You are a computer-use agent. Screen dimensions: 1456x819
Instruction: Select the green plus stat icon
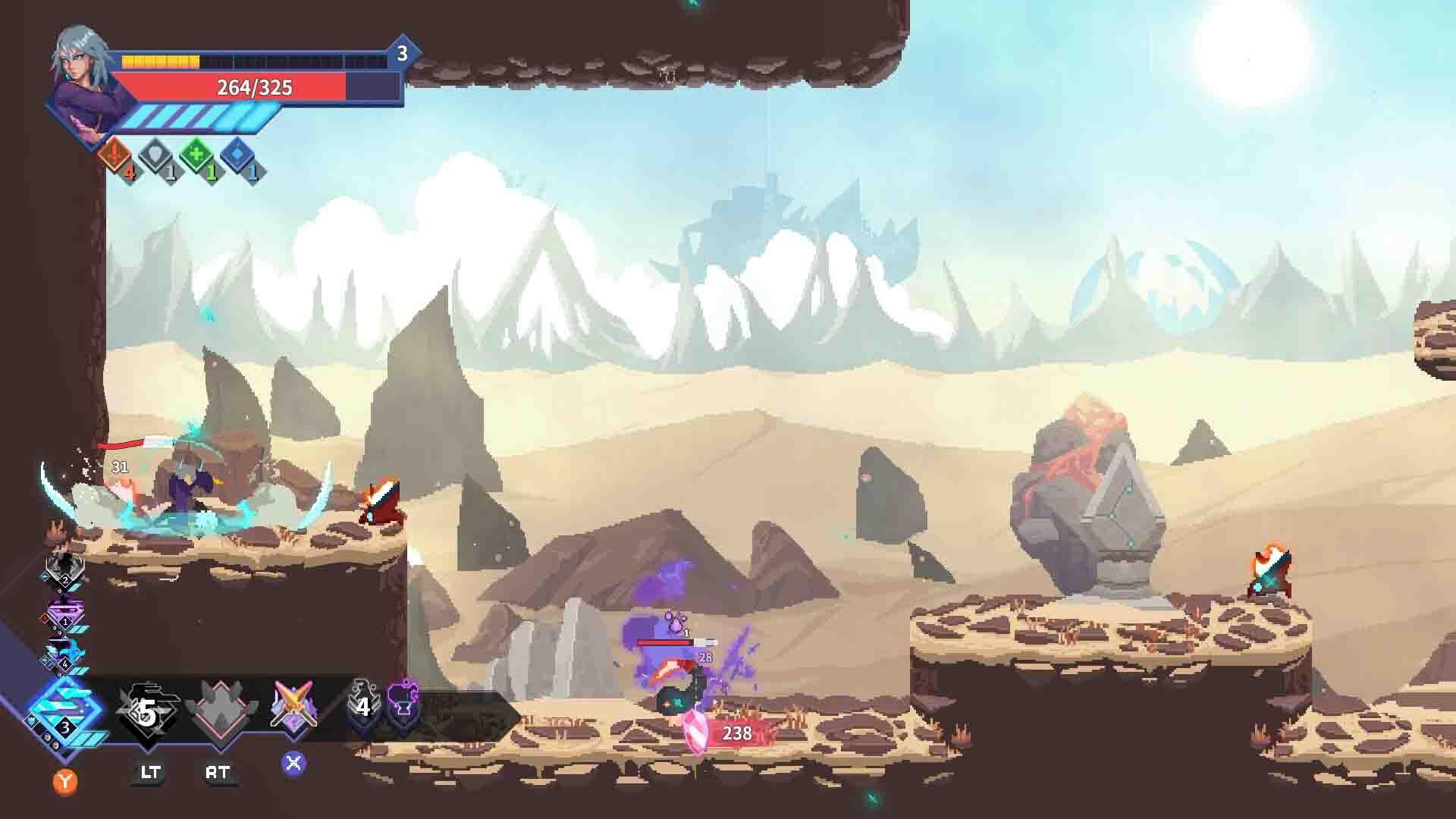point(197,155)
